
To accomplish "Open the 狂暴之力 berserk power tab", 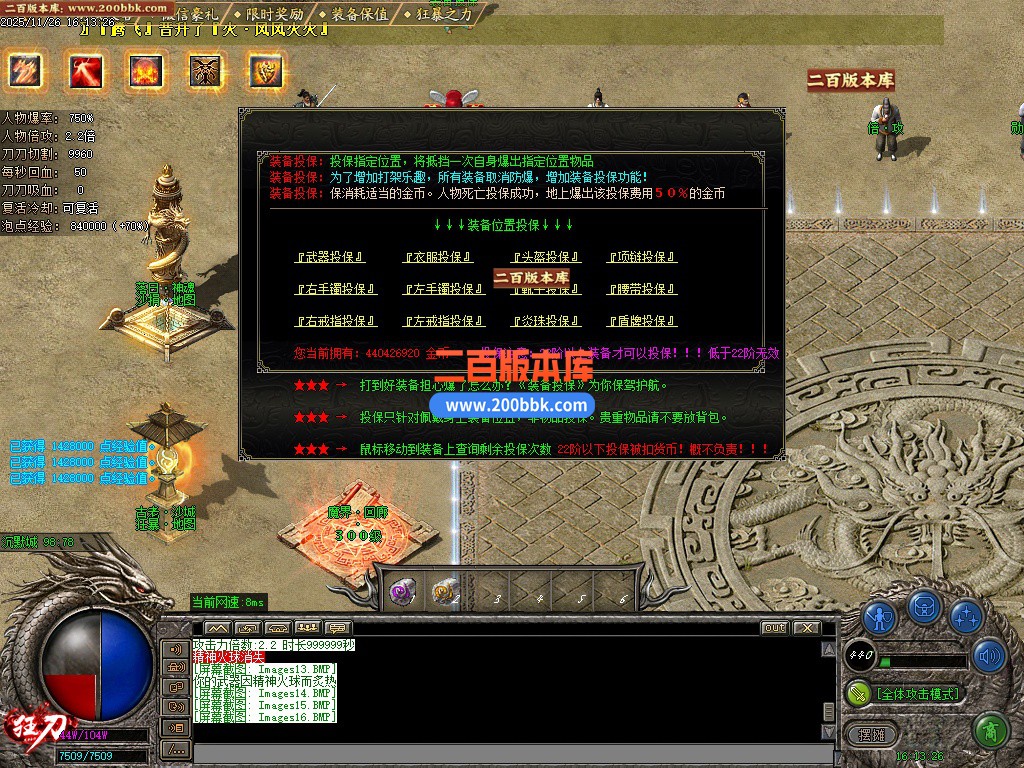I will coord(442,14).
